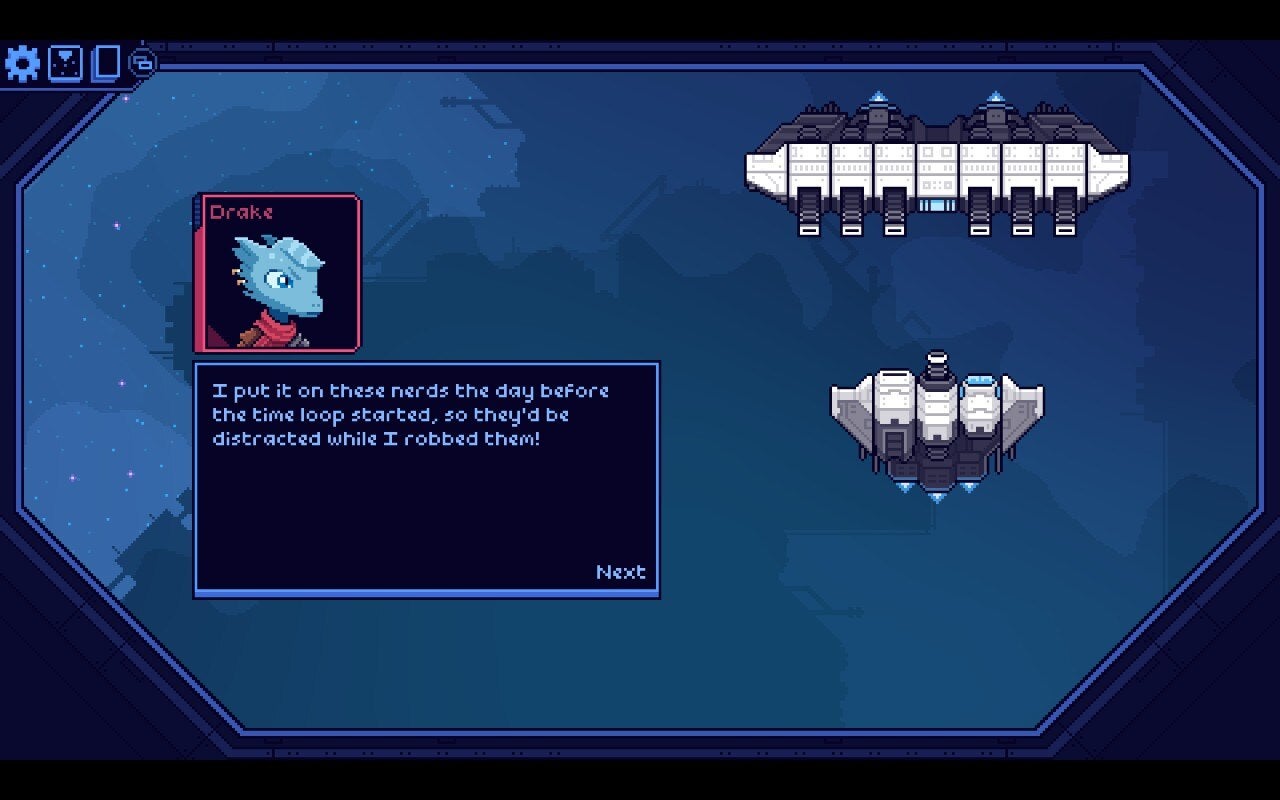Click the Next button to advance dialogue

click(620, 571)
